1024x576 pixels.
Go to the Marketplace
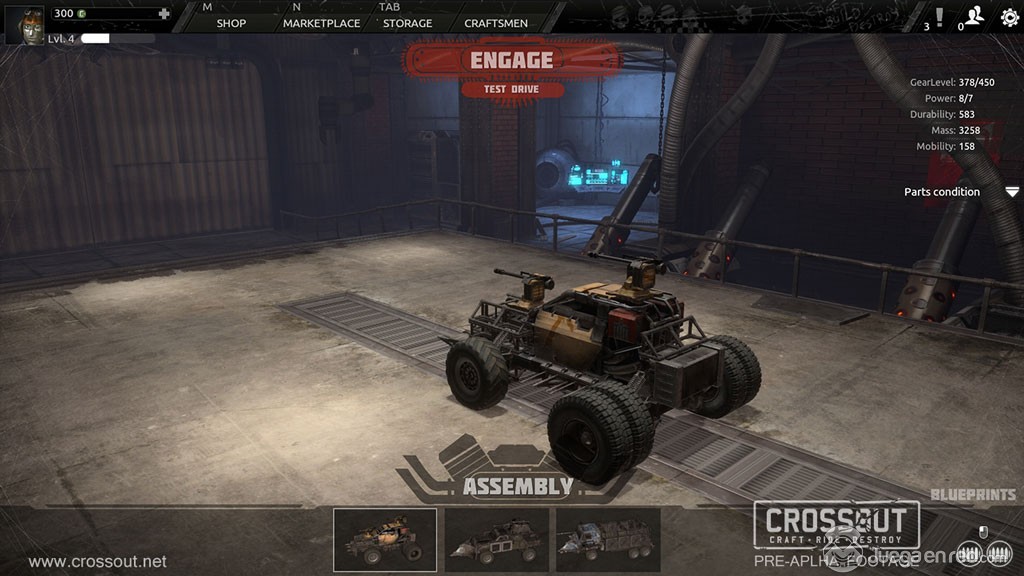click(321, 23)
